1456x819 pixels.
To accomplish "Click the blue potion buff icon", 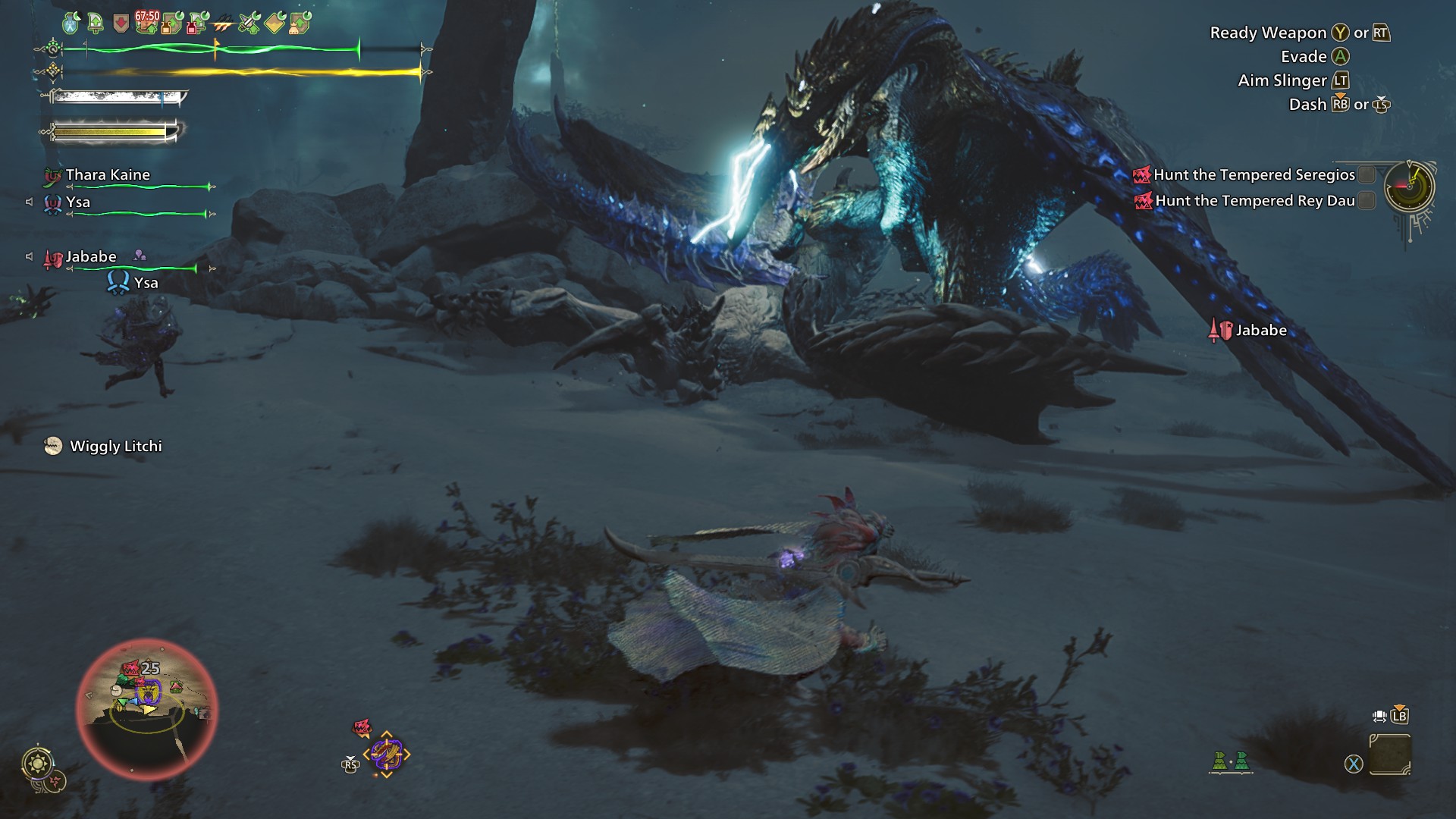I will point(71,24).
